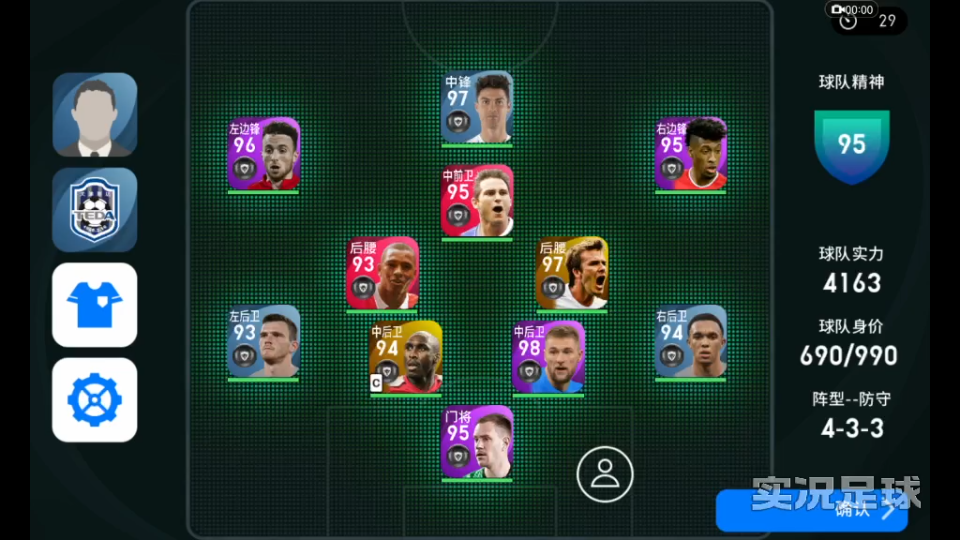Choose the 95-rated attacking midfielder card
Viewport: 960px width, 540px height.
point(477,201)
